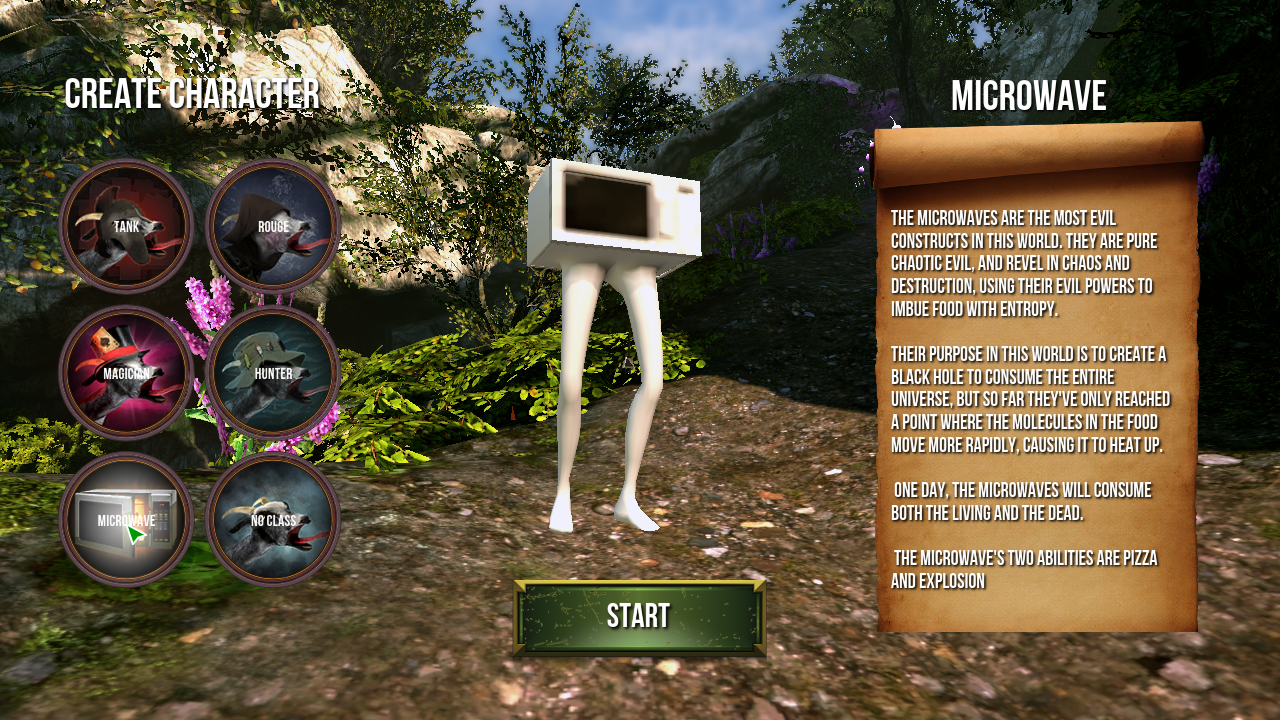This screenshot has height=720, width=1280.
Task: Select the No Class portrait
Action: coord(273,519)
